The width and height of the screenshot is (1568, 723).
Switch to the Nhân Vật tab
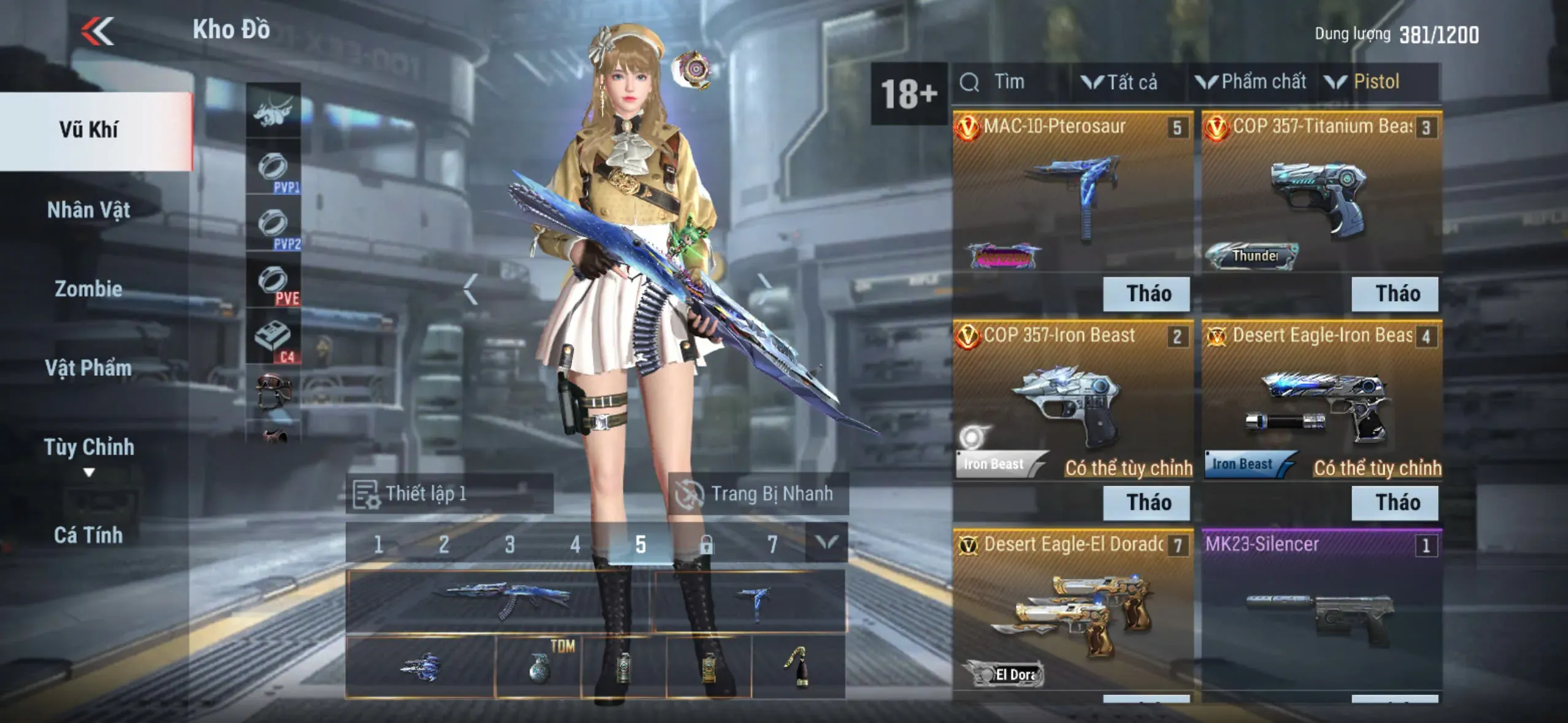[x=89, y=210]
